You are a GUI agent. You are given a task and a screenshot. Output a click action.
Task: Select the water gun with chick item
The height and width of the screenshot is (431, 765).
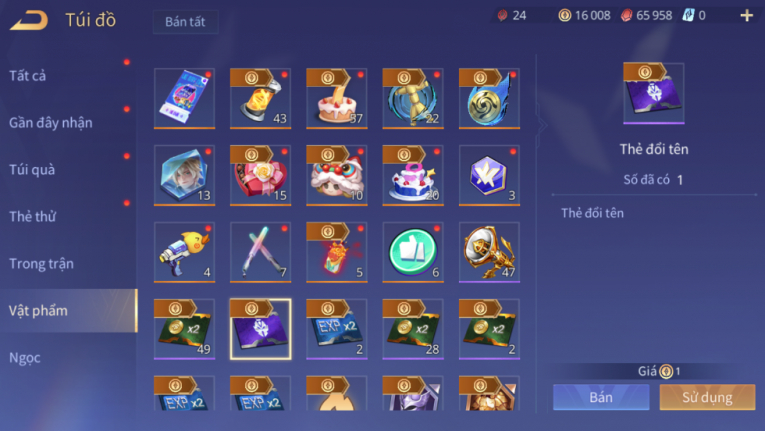(184, 252)
